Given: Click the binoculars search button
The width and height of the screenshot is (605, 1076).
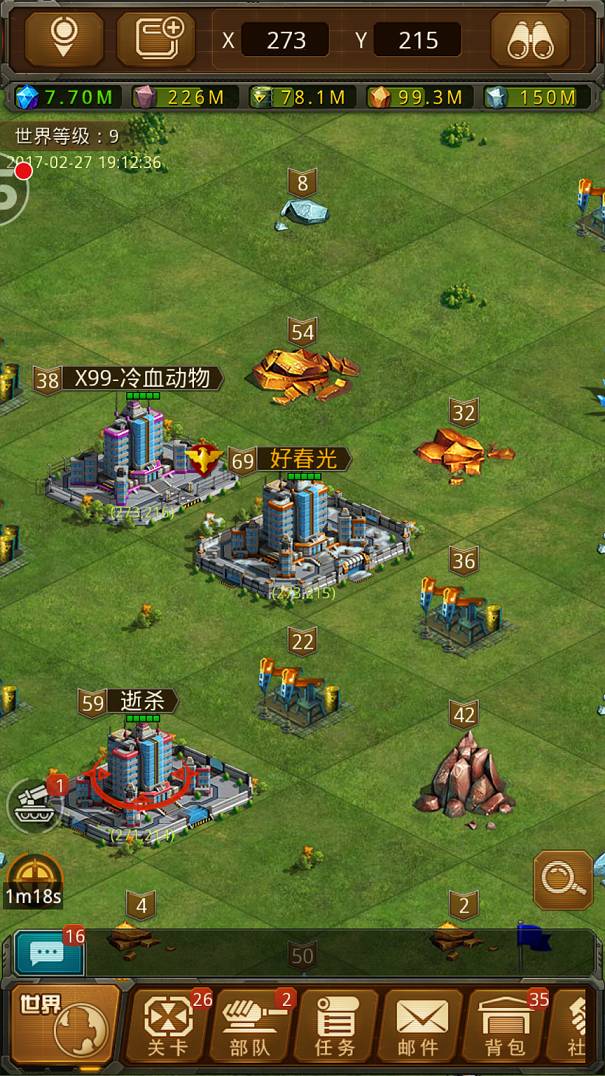Looking at the screenshot, I should click(530, 39).
